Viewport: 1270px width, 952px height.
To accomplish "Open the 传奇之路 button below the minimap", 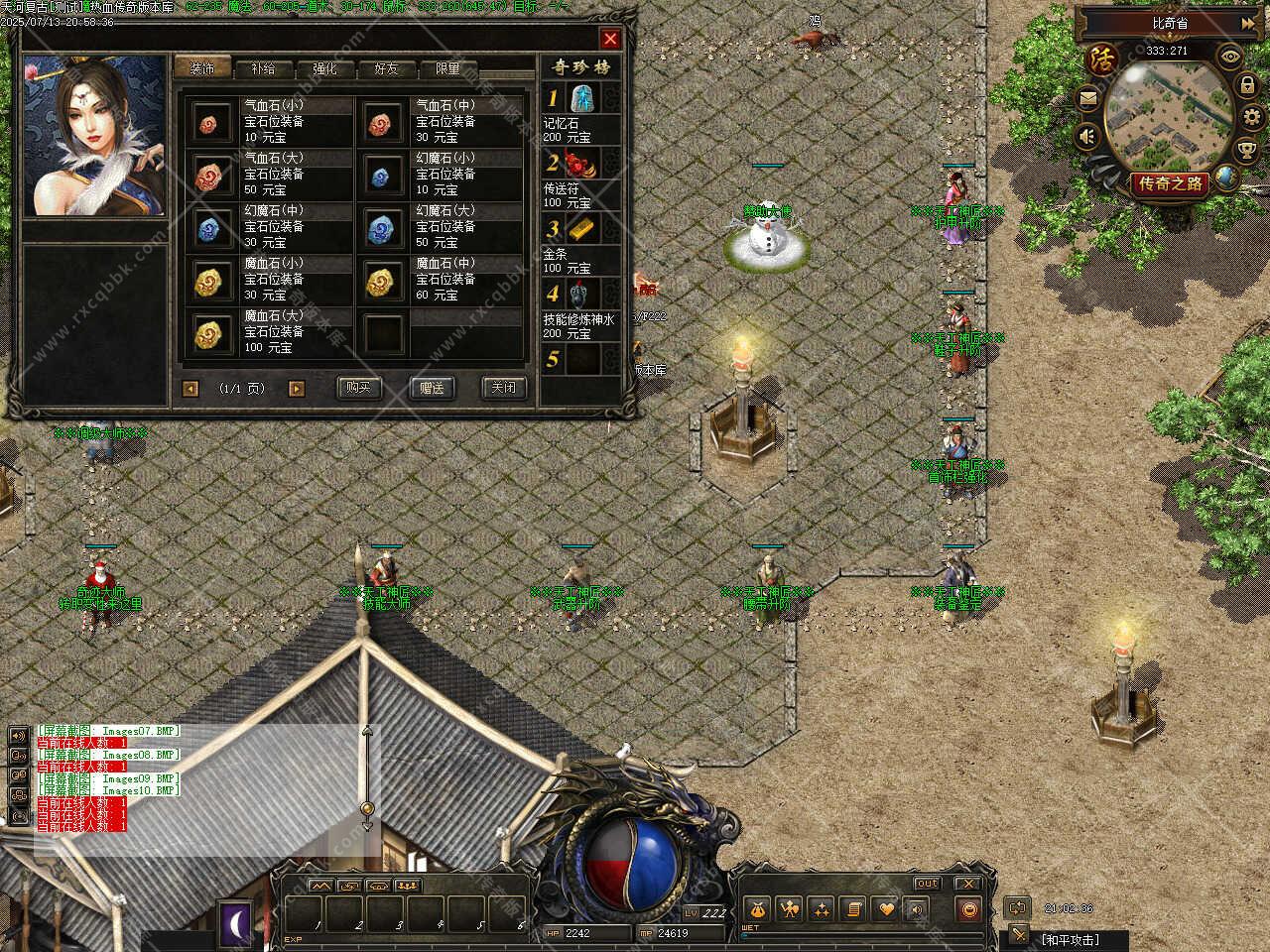I will pos(1171,182).
